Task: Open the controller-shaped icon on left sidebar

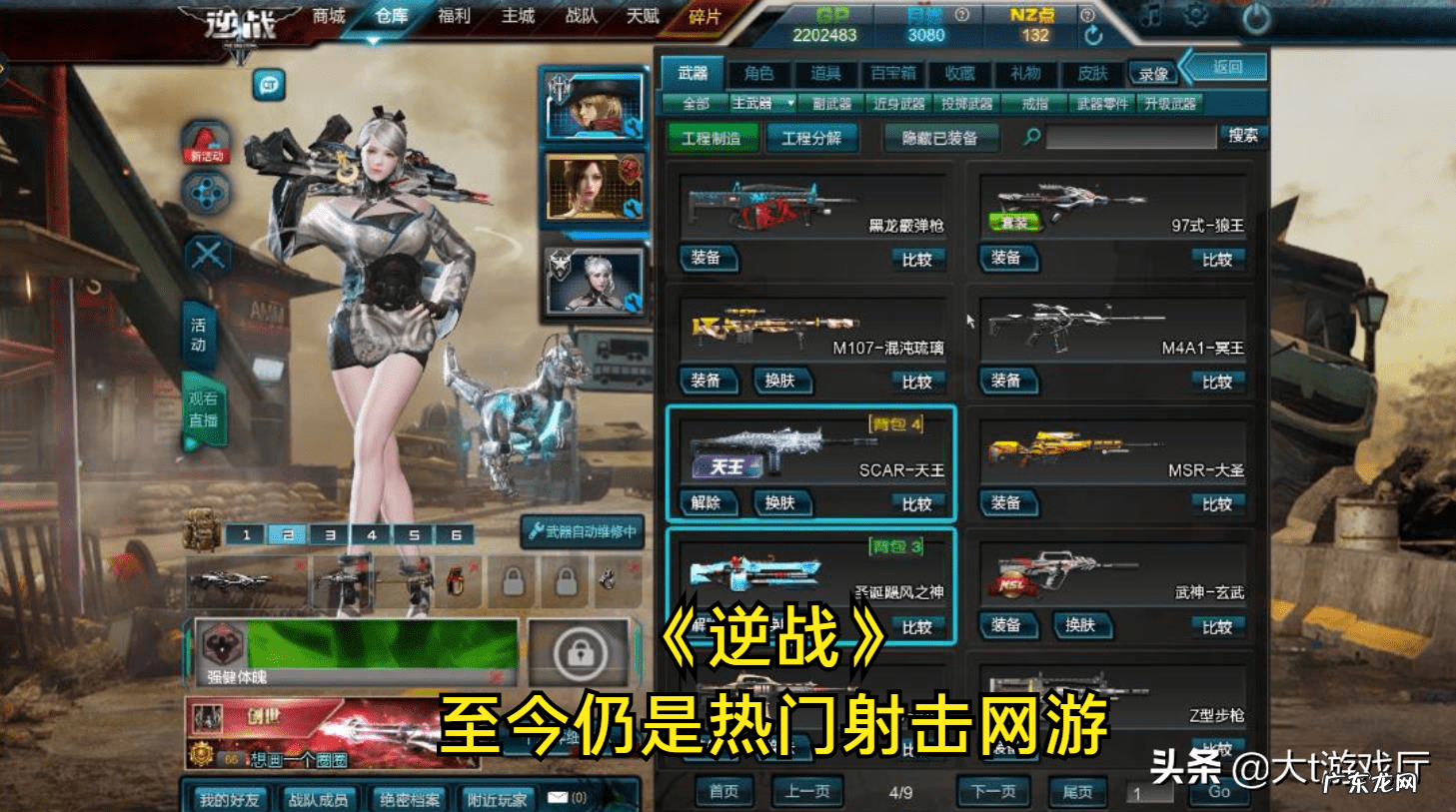Action: [x=206, y=193]
